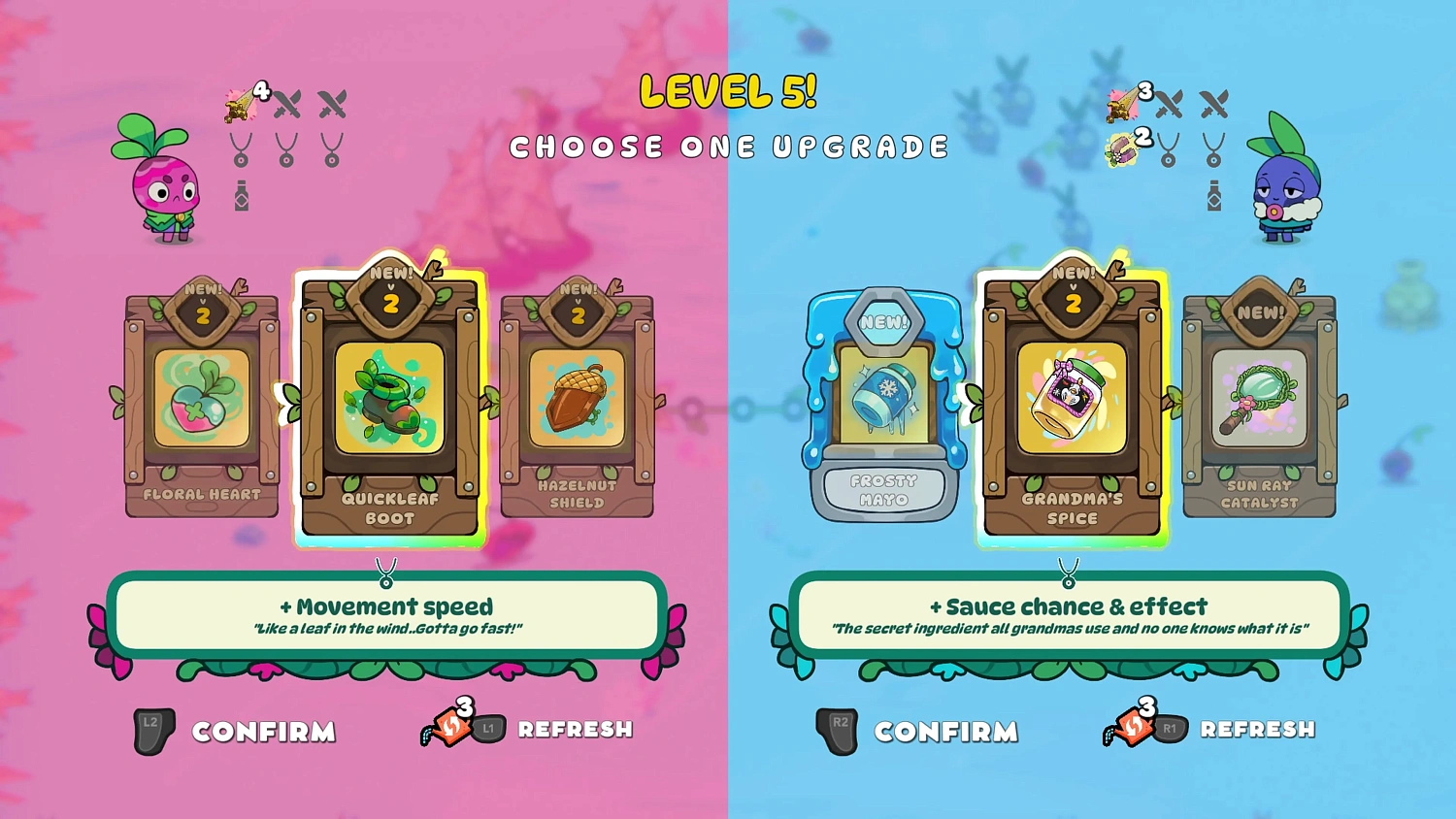This screenshot has width=1456, height=819.
Task: Expand the Quickleaf Boot description necklace pin
Action: click(x=387, y=573)
